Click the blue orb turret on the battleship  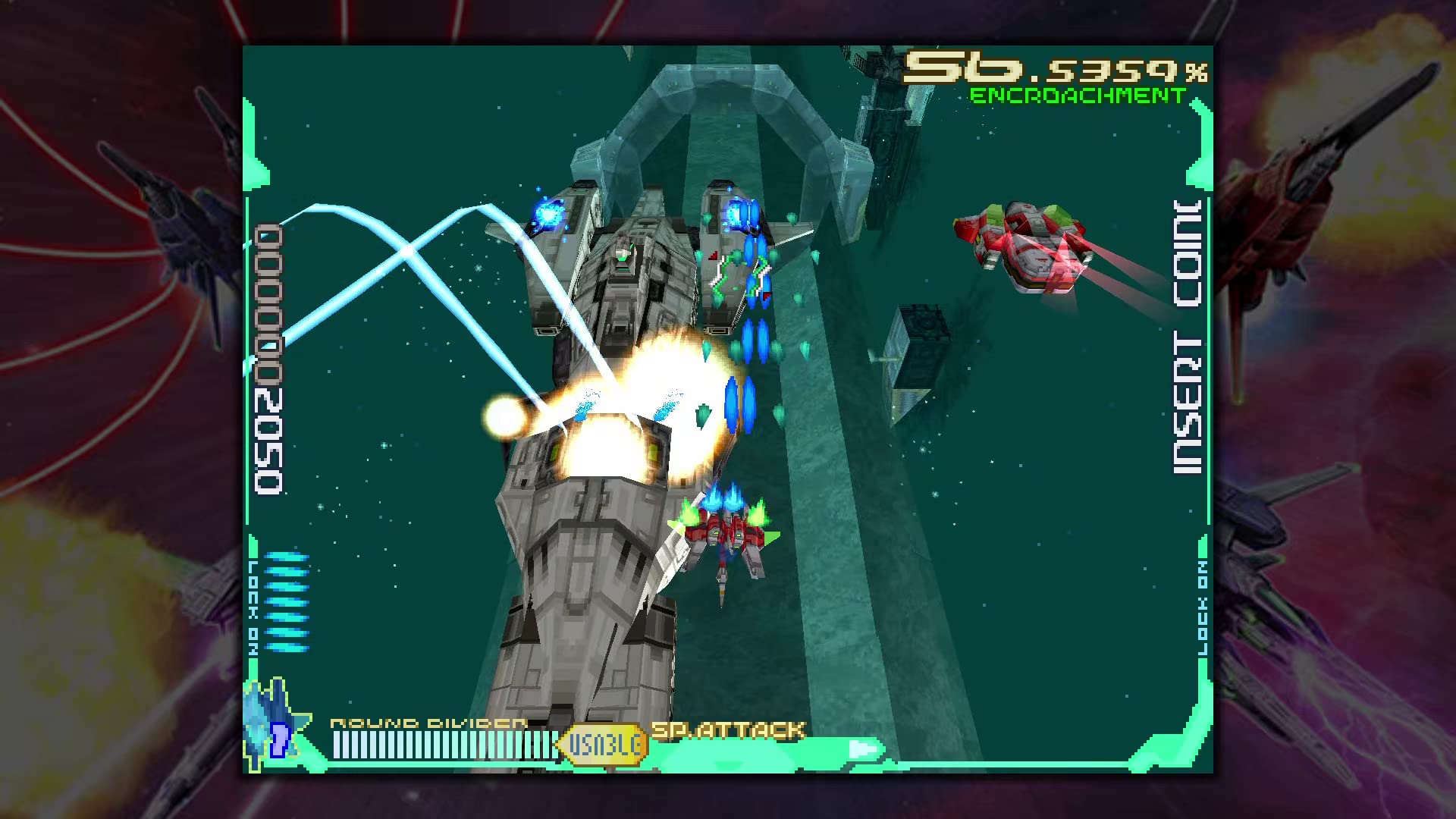[548, 215]
